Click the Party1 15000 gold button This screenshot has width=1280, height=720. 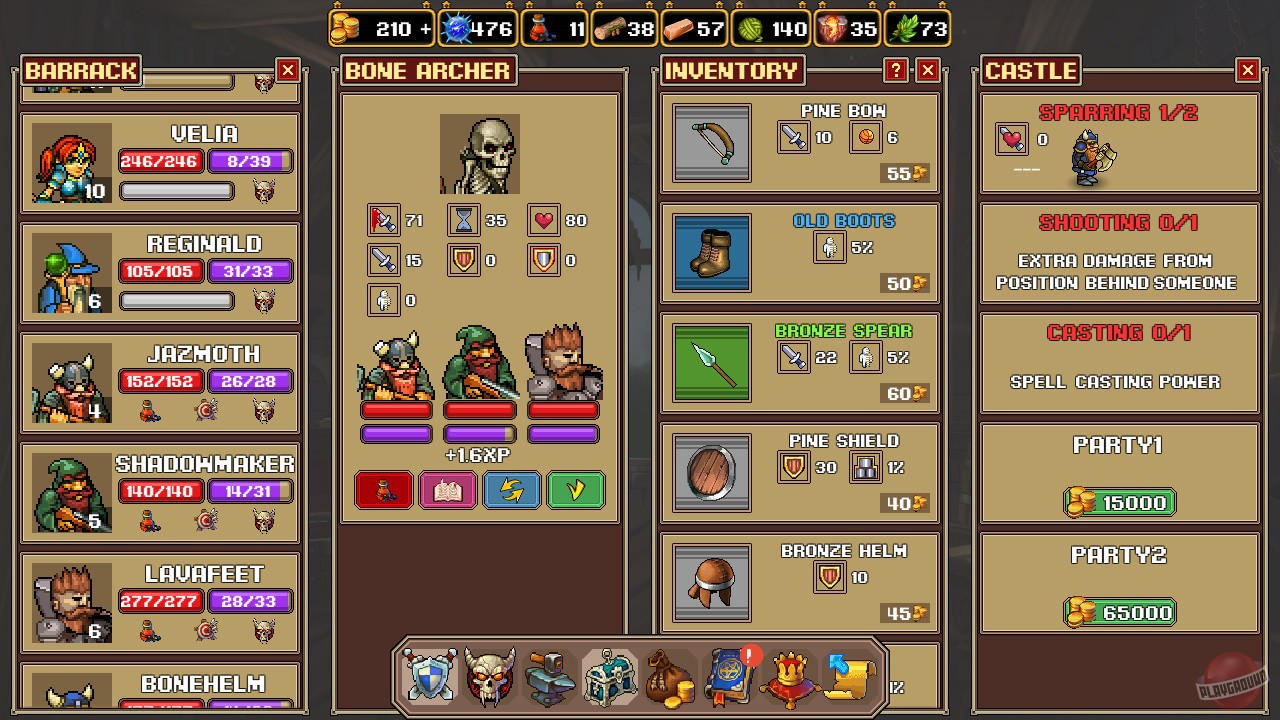[1119, 502]
